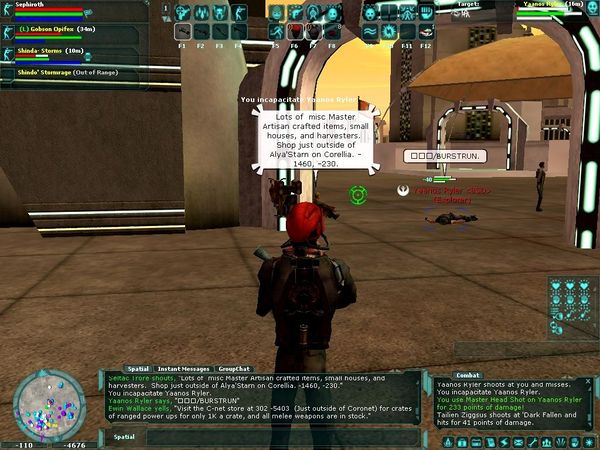Use the running figure ability above F5
Screen dimensions: 600x450
276,31
